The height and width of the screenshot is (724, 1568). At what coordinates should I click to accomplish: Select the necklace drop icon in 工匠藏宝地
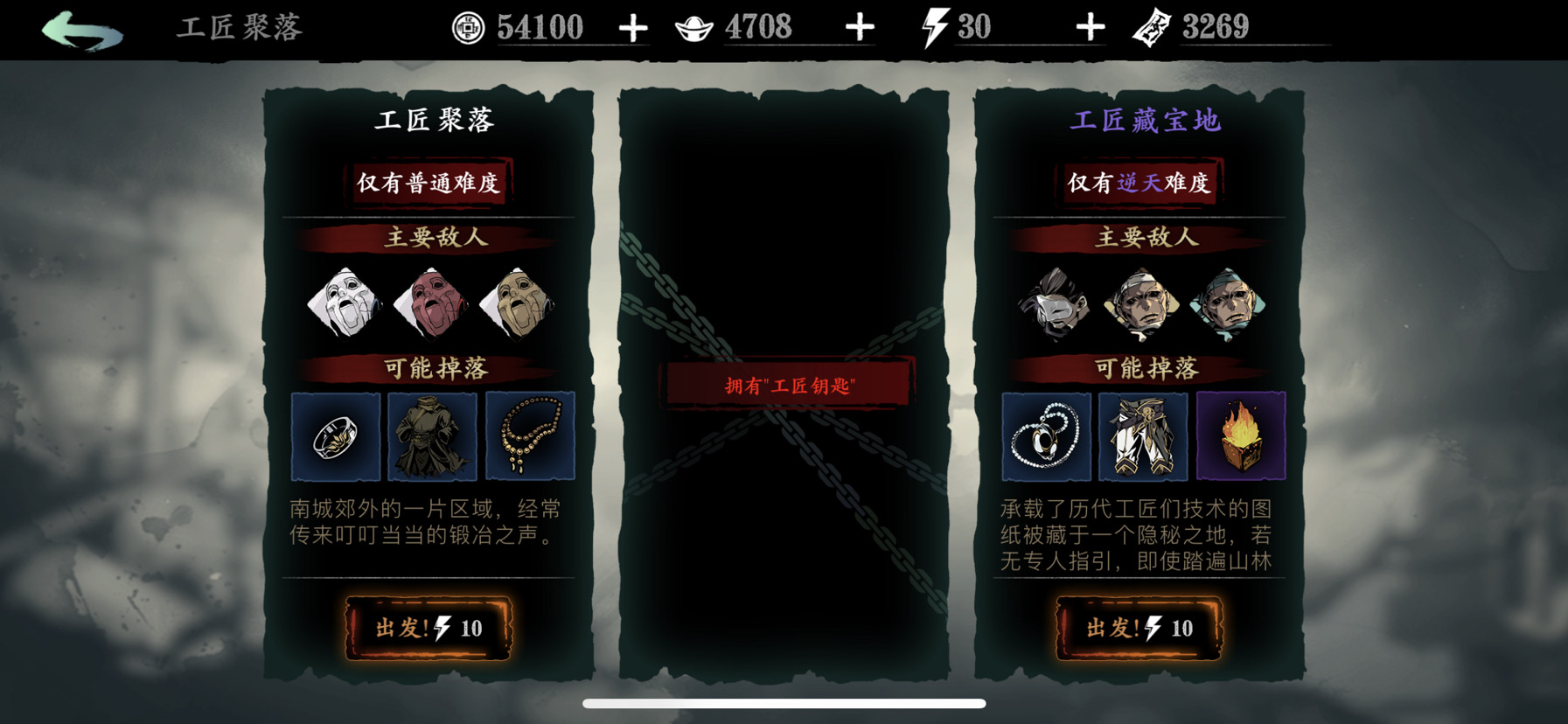(1047, 435)
